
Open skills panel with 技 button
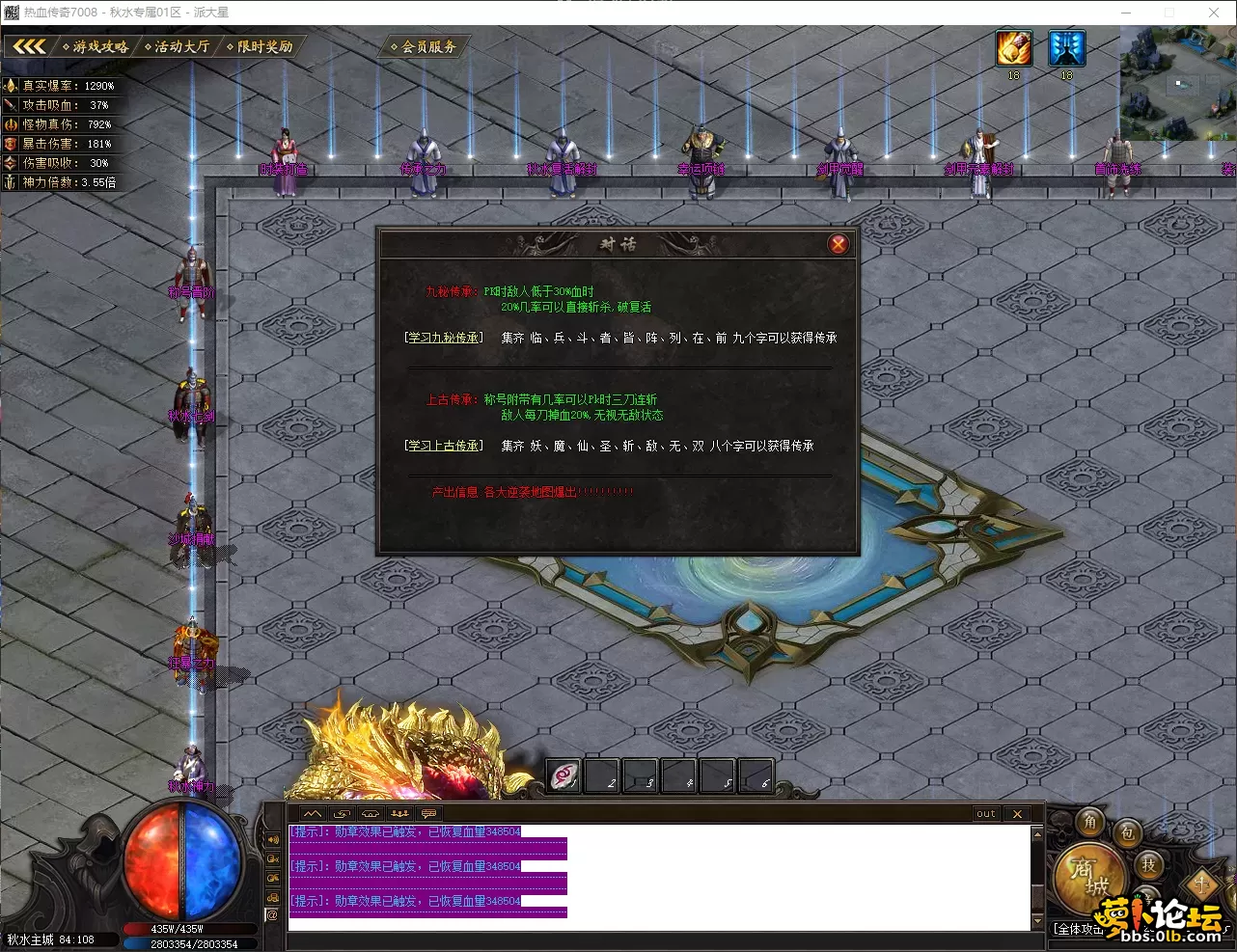coord(1148,864)
